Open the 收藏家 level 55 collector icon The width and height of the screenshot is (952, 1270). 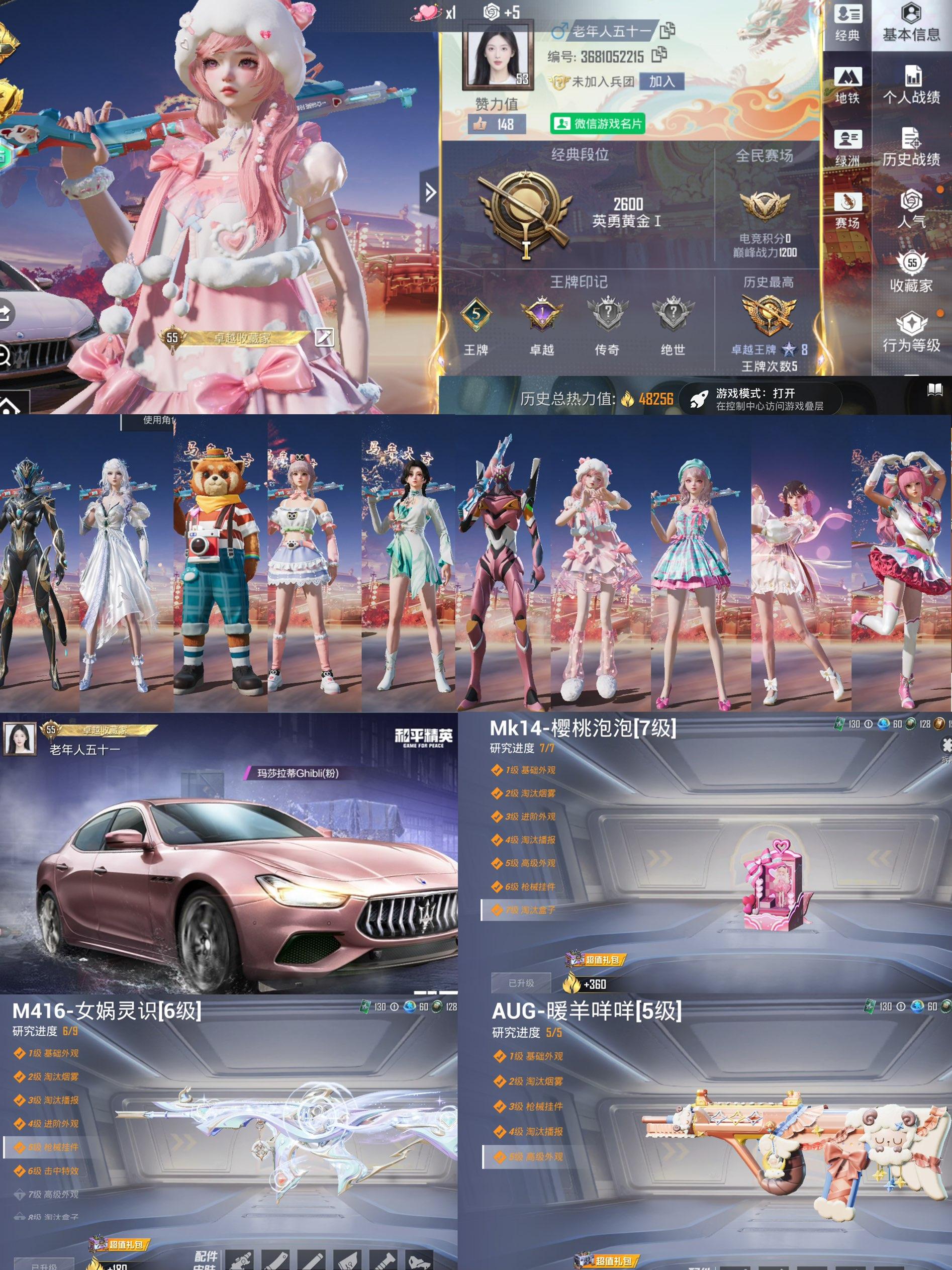point(912,262)
